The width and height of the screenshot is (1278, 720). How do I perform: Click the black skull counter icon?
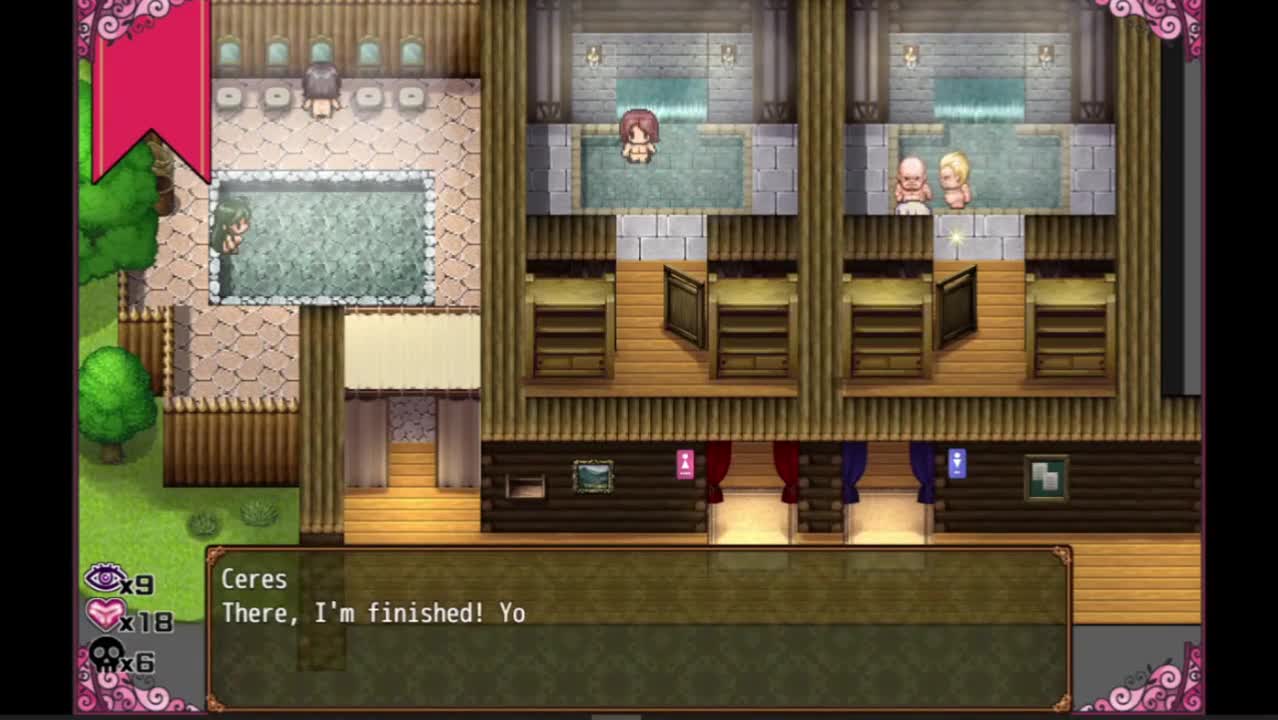105,657
